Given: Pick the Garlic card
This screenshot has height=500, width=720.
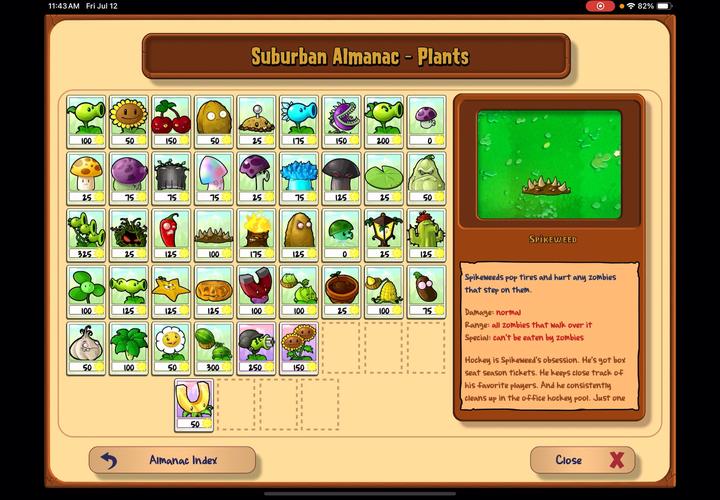Looking at the screenshot, I should (86, 347).
